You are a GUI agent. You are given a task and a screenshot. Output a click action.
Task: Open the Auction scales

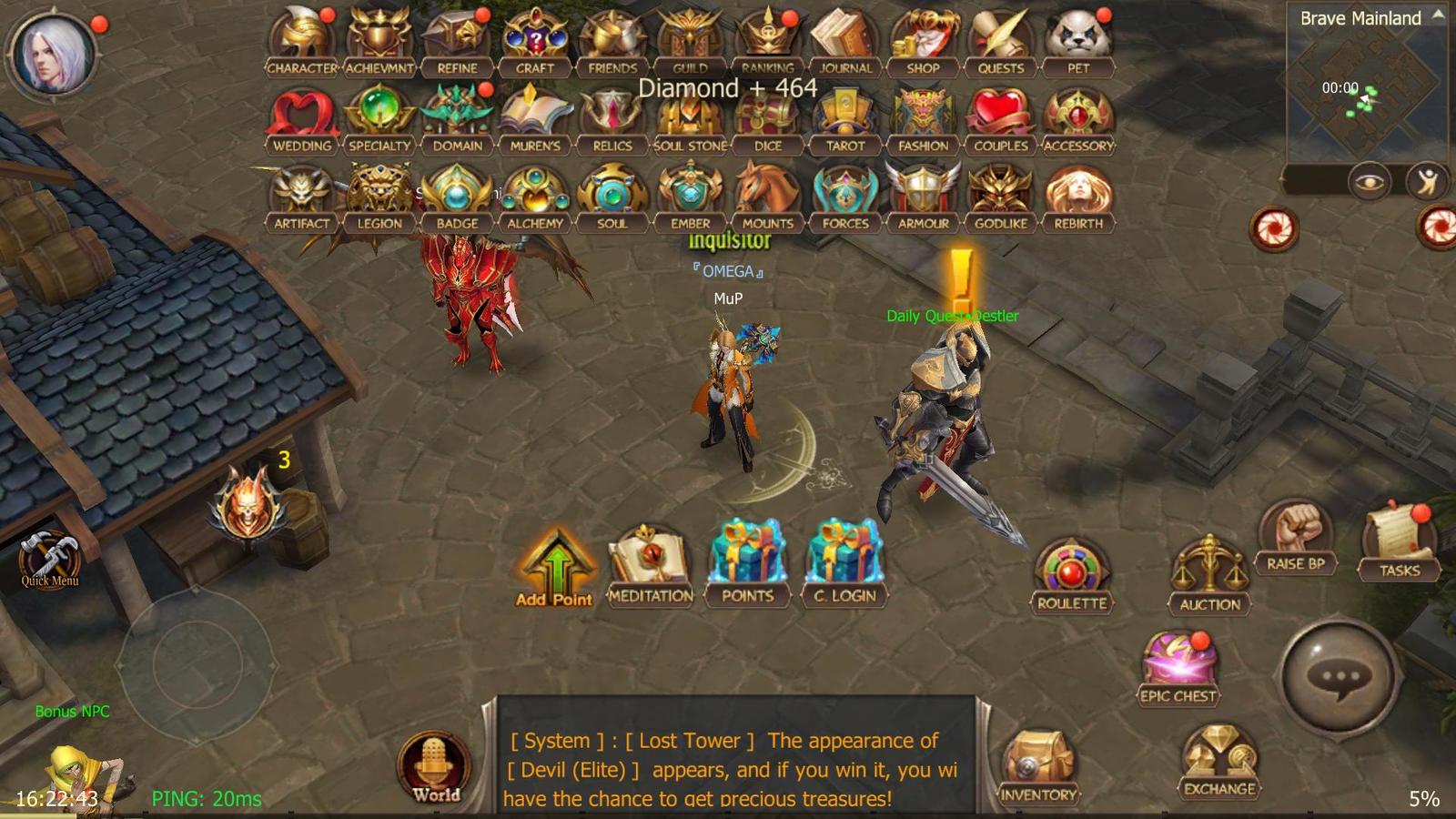pos(1208,566)
